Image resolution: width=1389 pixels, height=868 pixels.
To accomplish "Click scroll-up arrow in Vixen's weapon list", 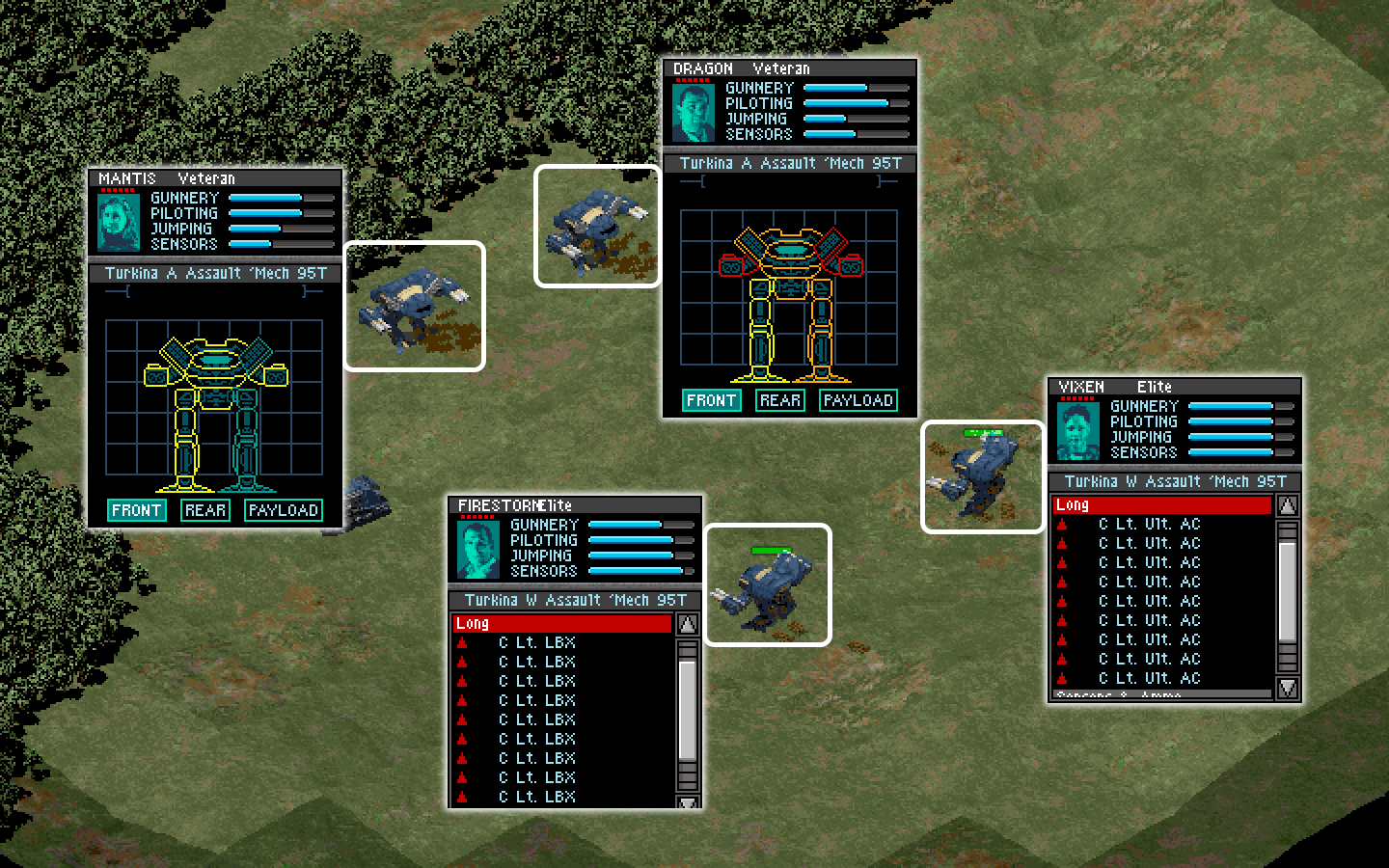I will (1287, 505).
